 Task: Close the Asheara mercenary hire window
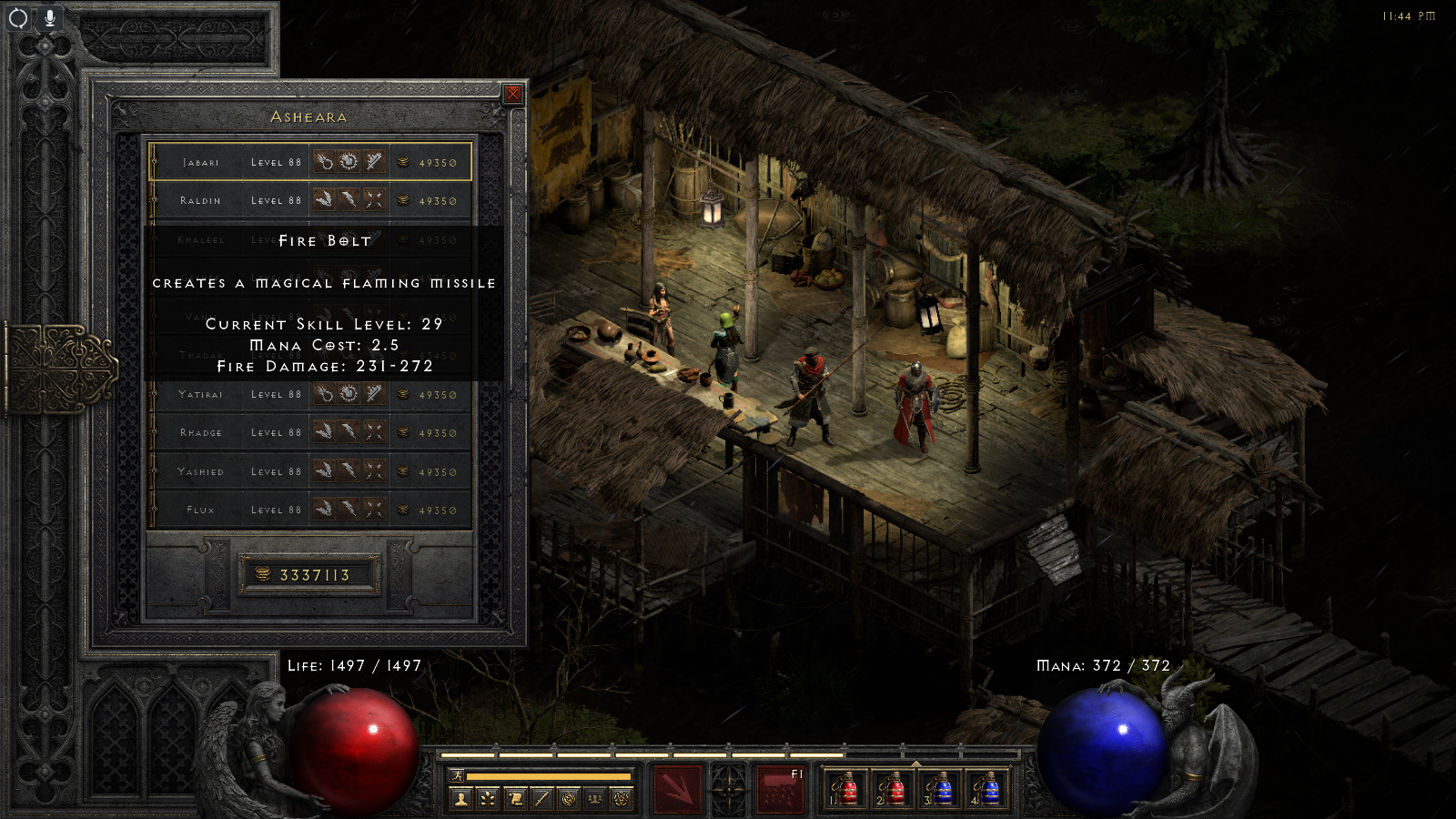513,94
